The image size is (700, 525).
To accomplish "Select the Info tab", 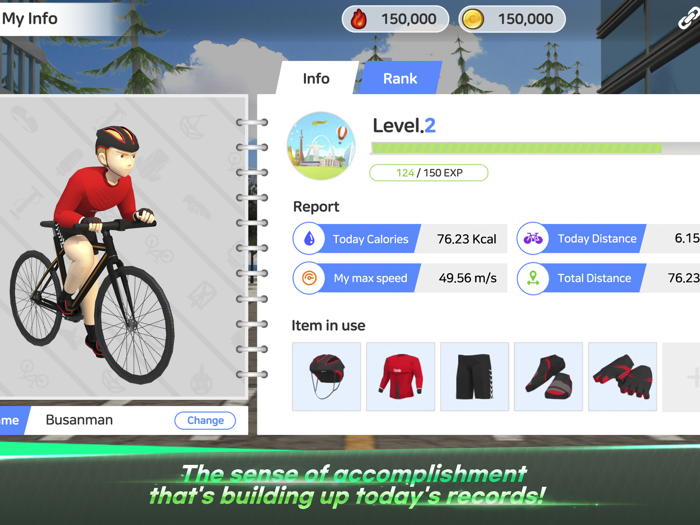I will (316, 79).
